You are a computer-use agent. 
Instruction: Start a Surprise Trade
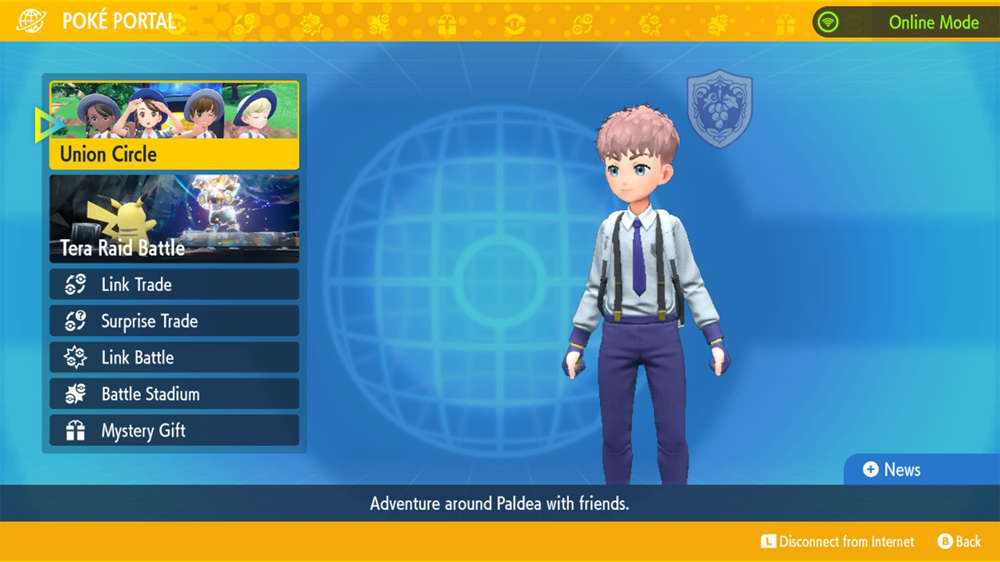(x=174, y=321)
